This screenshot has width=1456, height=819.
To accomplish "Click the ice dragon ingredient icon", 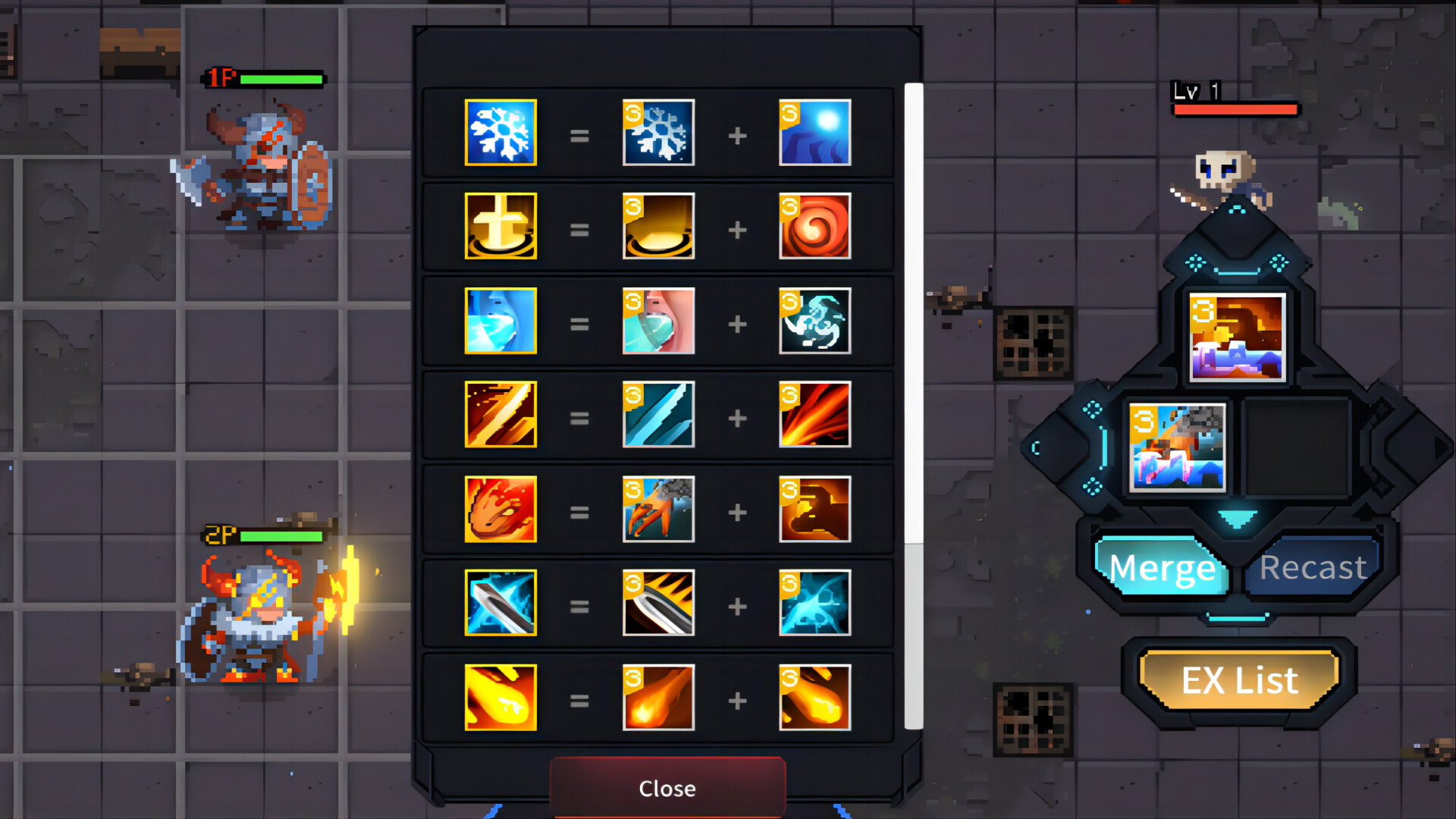I will 814,322.
